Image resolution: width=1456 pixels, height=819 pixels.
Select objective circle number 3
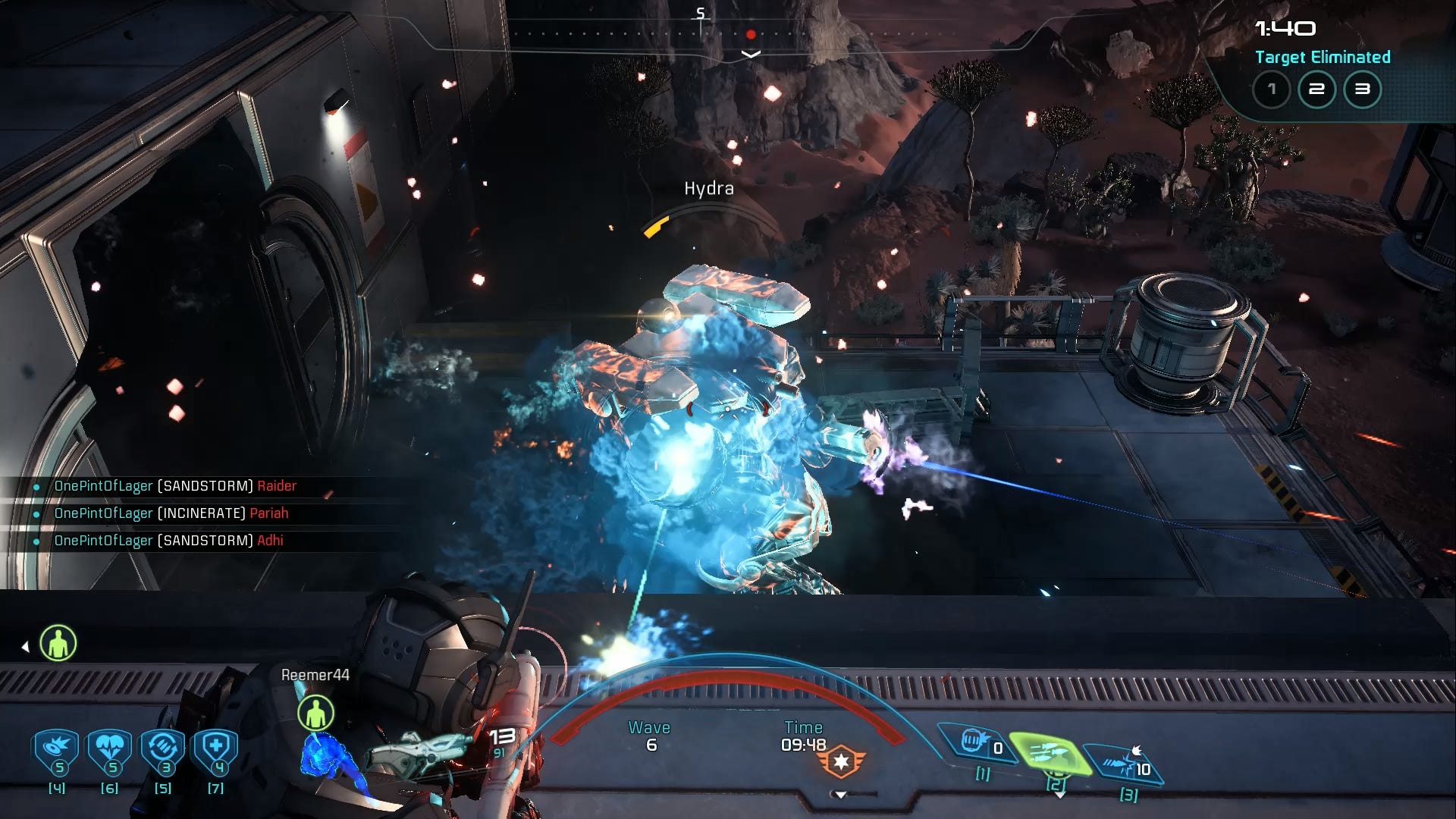pos(1363,89)
